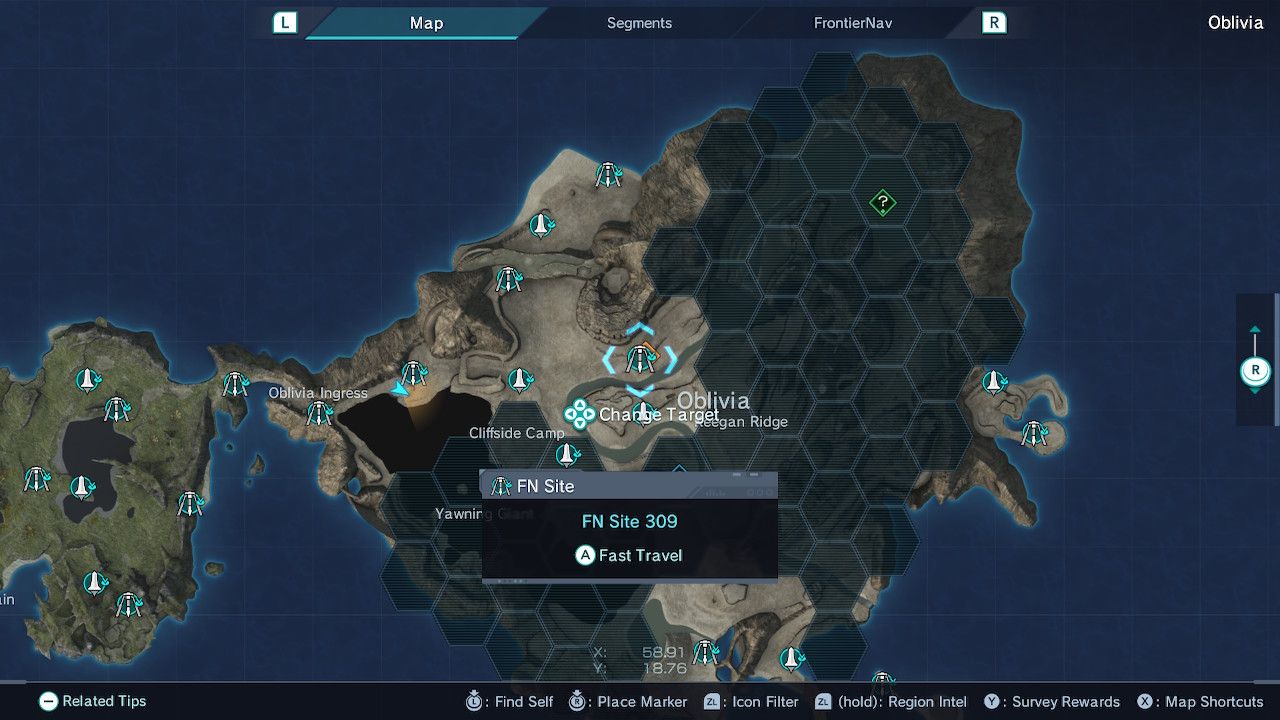Screen dimensions: 1280x720
Task: Select the highlighted FN Site probe icon
Action: click(x=640, y=359)
